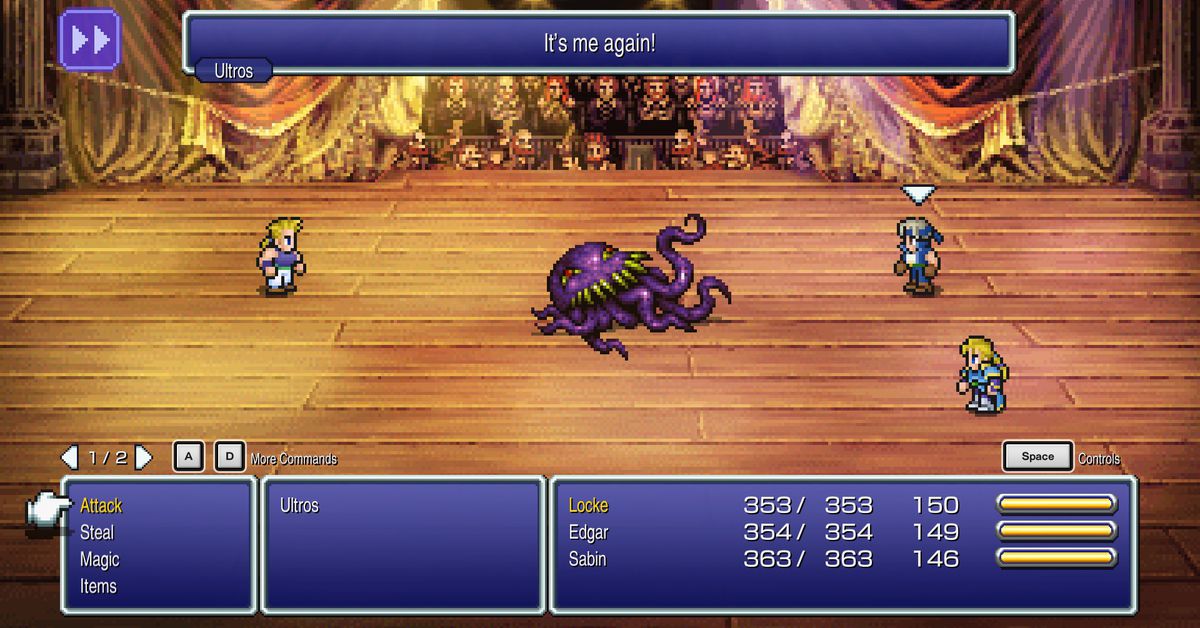Target Ultros in the enemy list
The width and height of the screenshot is (1200, 628).
299,506
